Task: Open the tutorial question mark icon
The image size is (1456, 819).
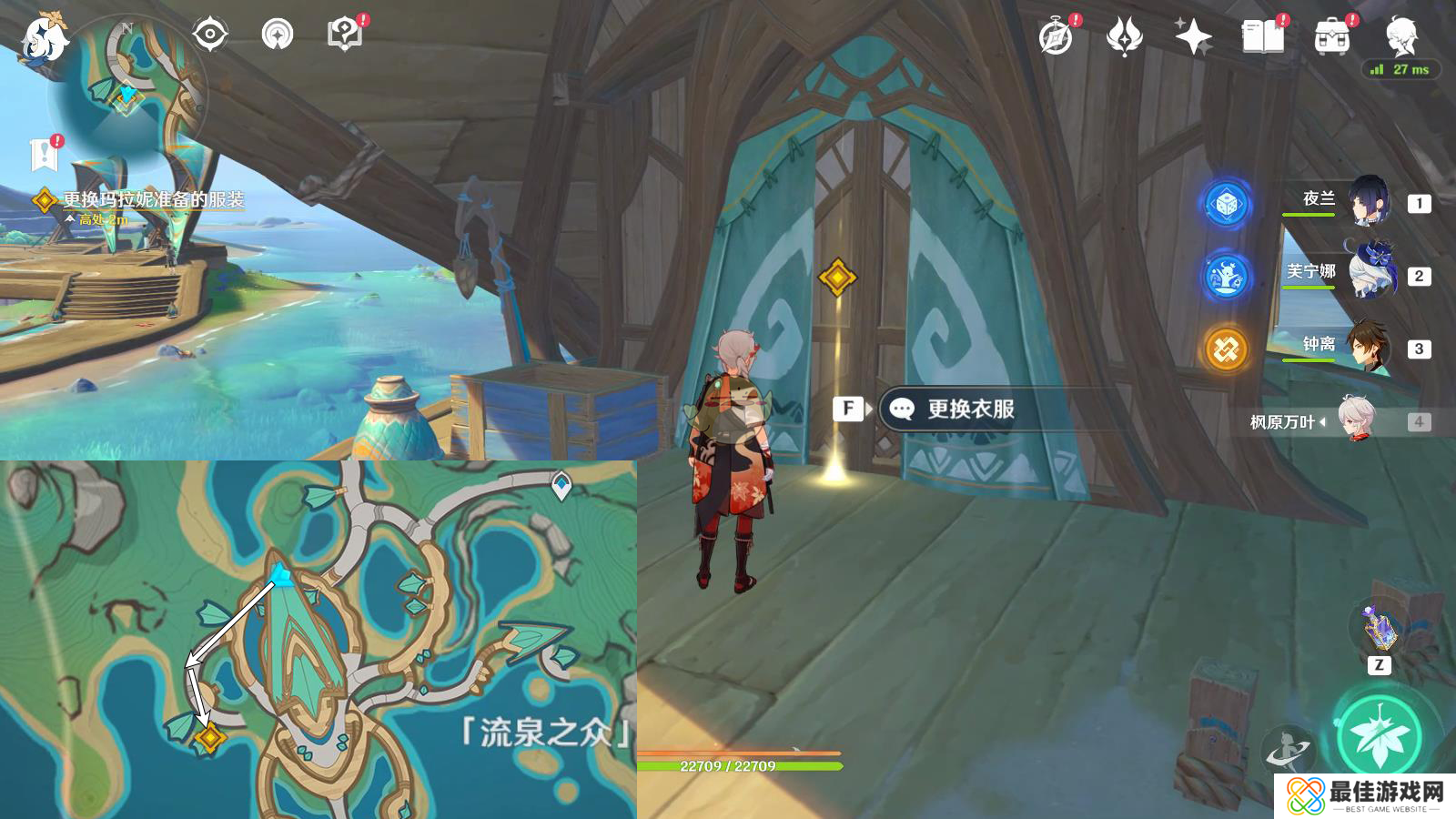Action: [344, 35]
